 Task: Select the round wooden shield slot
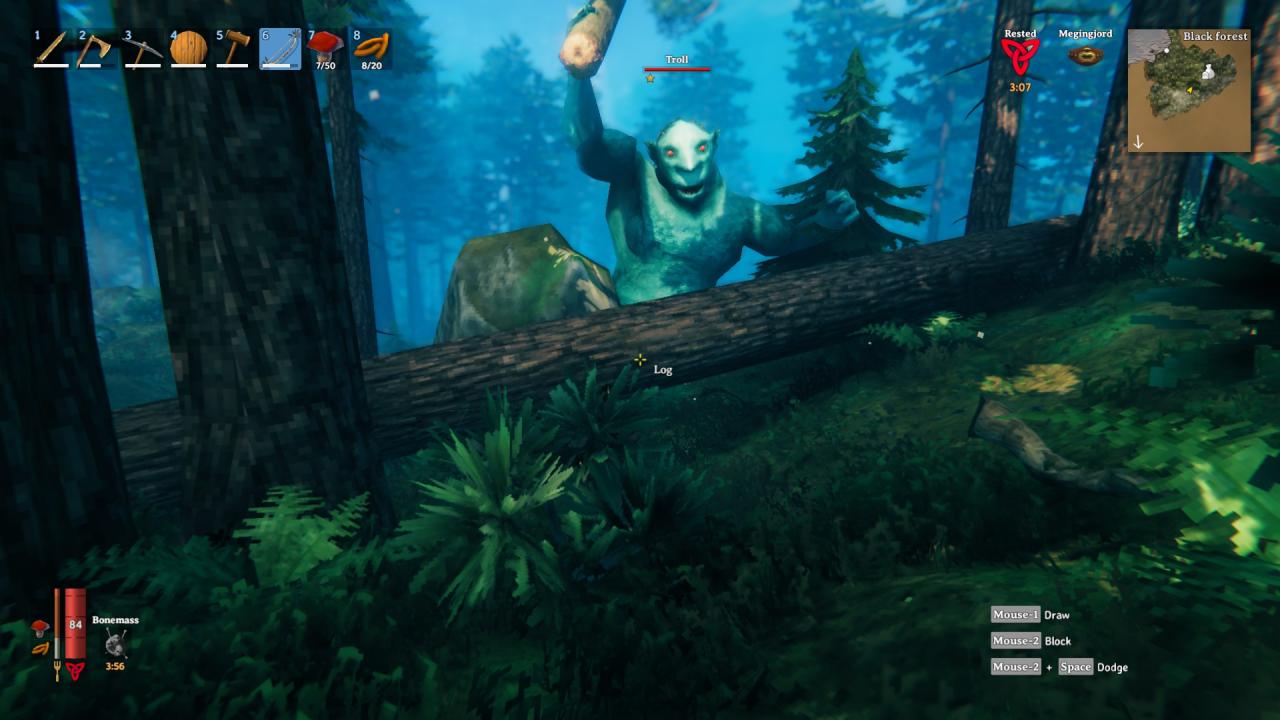tap(187, 49)
